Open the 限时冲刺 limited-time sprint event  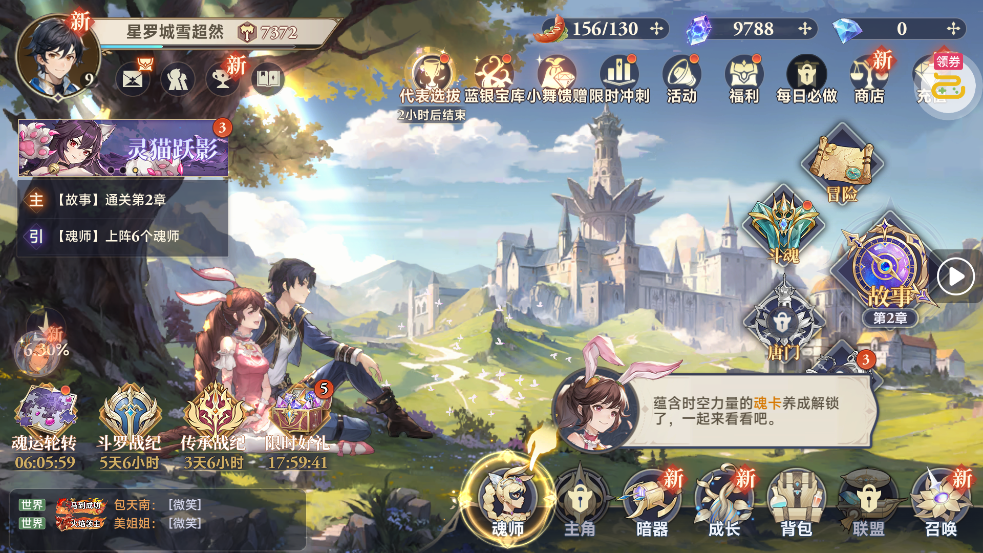(x=619, y=78)
